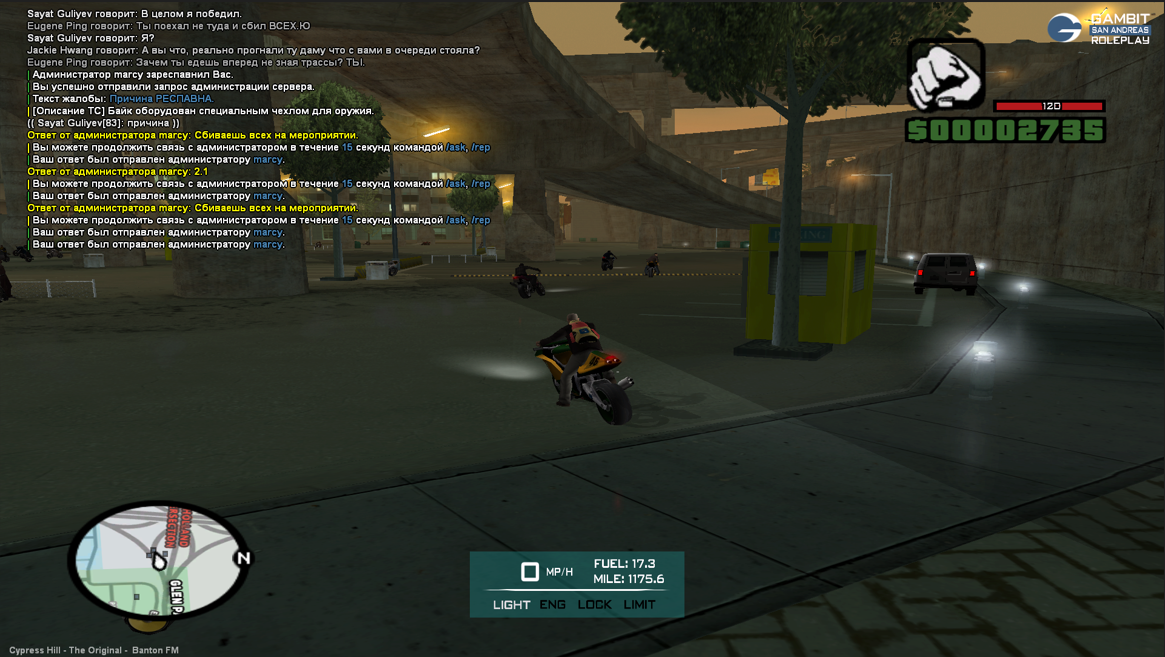Click the circular radar minimap
Screen dimensions: 1165x657
158,560
